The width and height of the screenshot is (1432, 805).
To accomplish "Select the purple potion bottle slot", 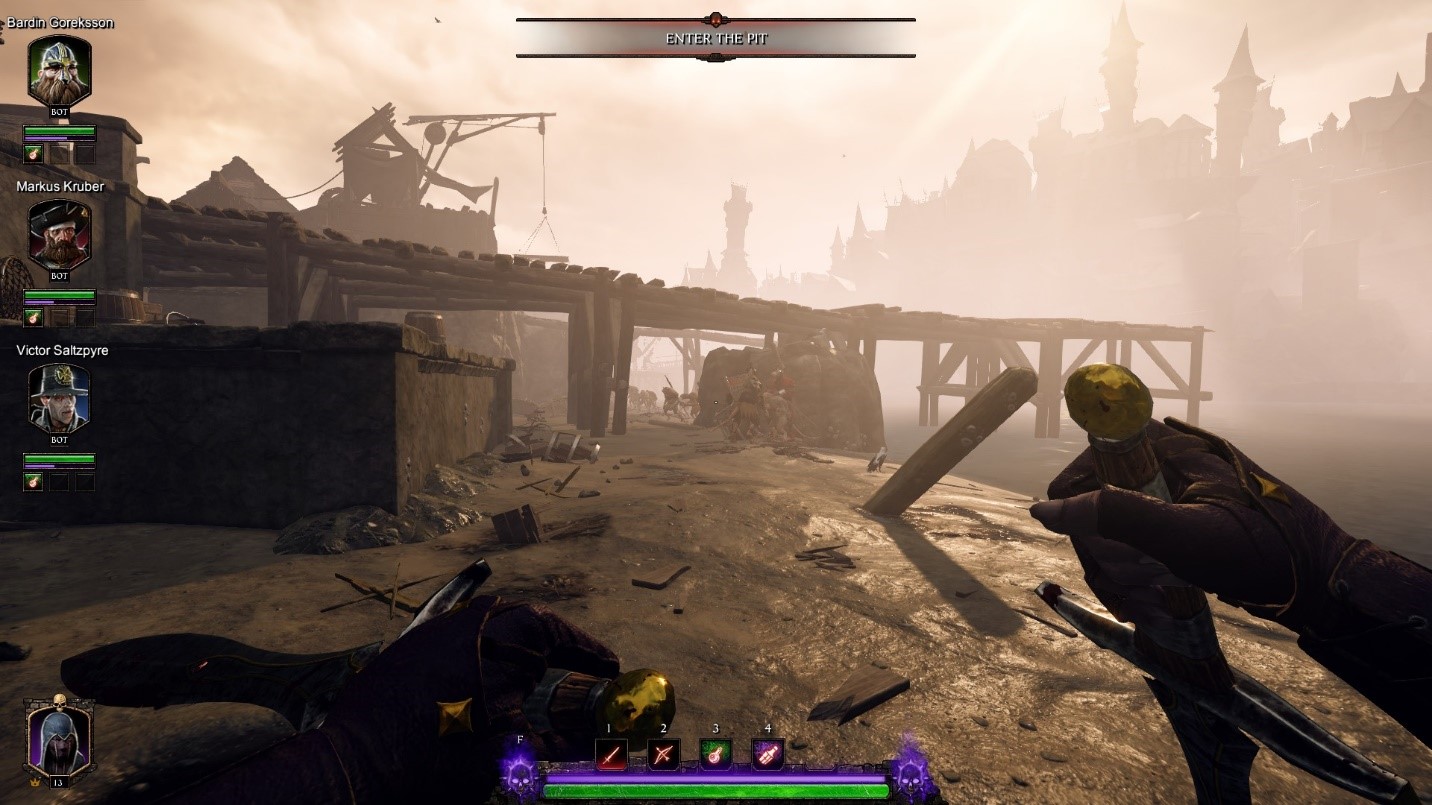I will coord(768,754).
